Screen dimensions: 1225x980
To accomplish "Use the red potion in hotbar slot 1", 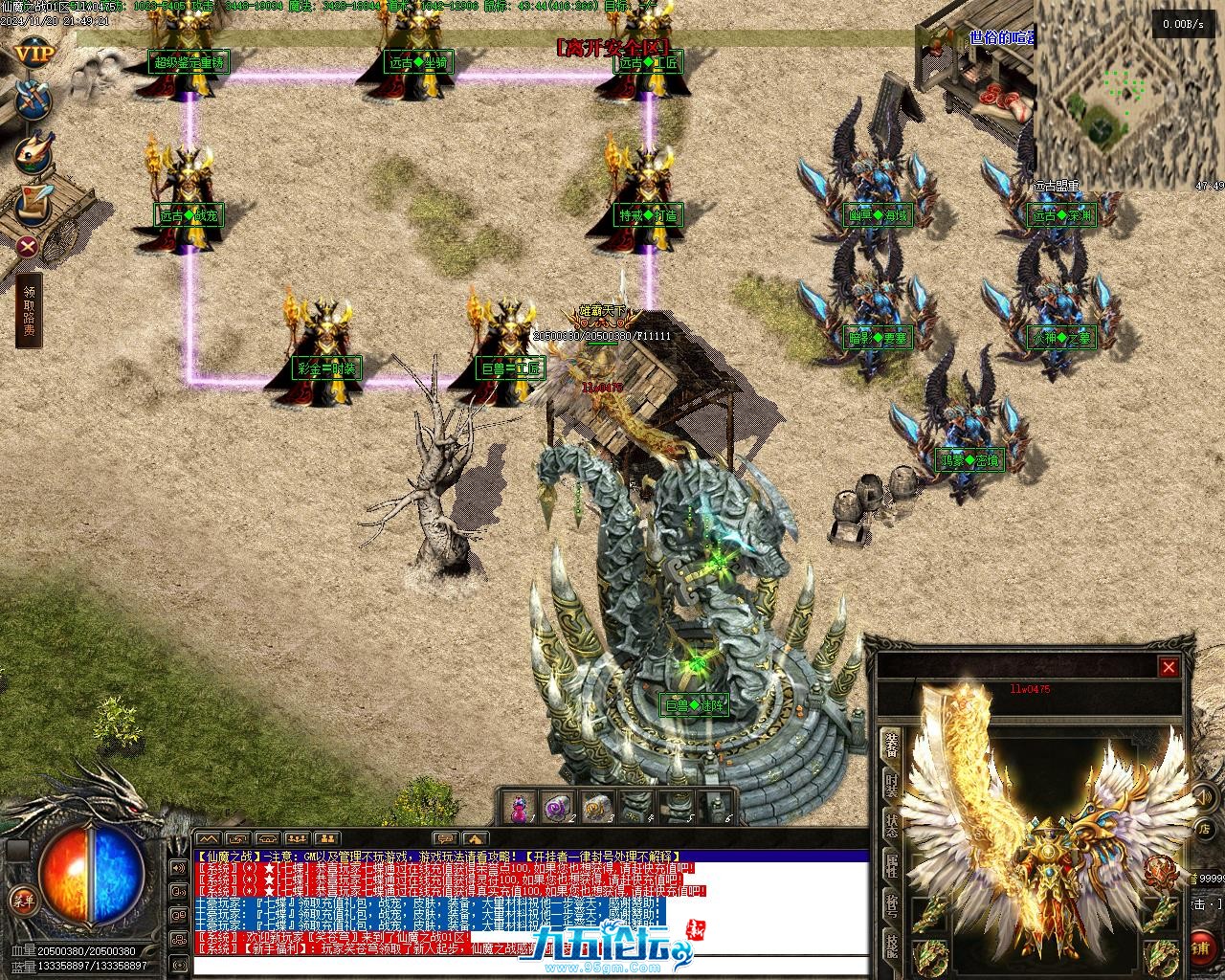I will [x=518, y=808].
